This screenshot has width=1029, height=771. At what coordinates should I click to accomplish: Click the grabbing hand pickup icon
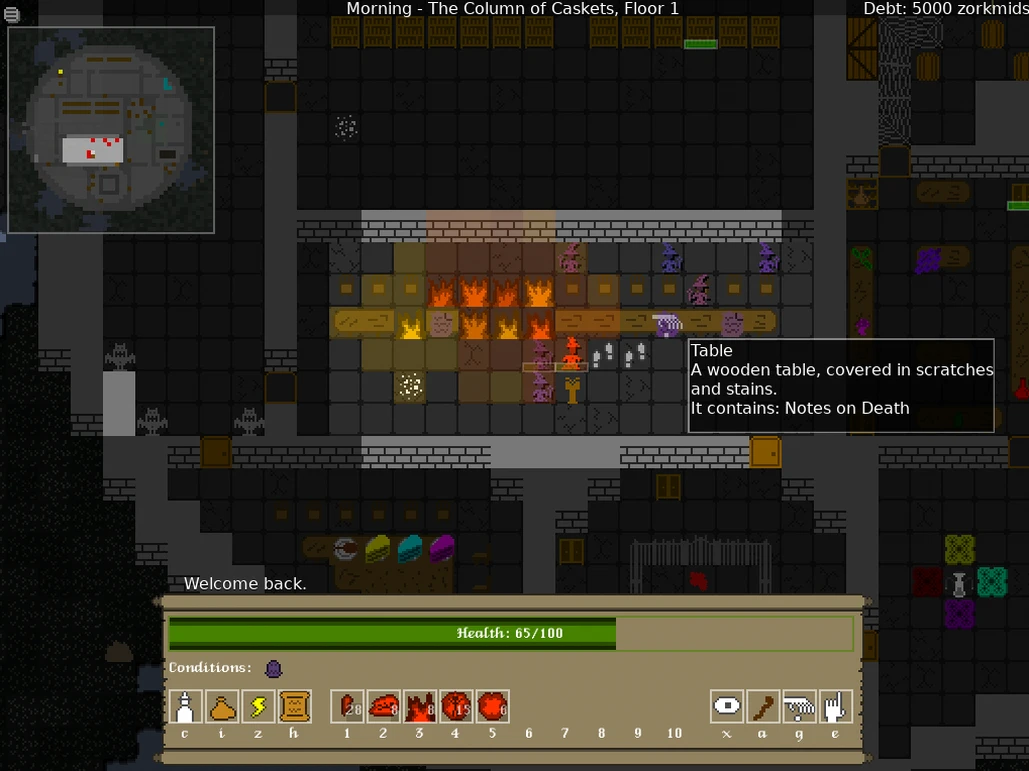tap(799, 706)
